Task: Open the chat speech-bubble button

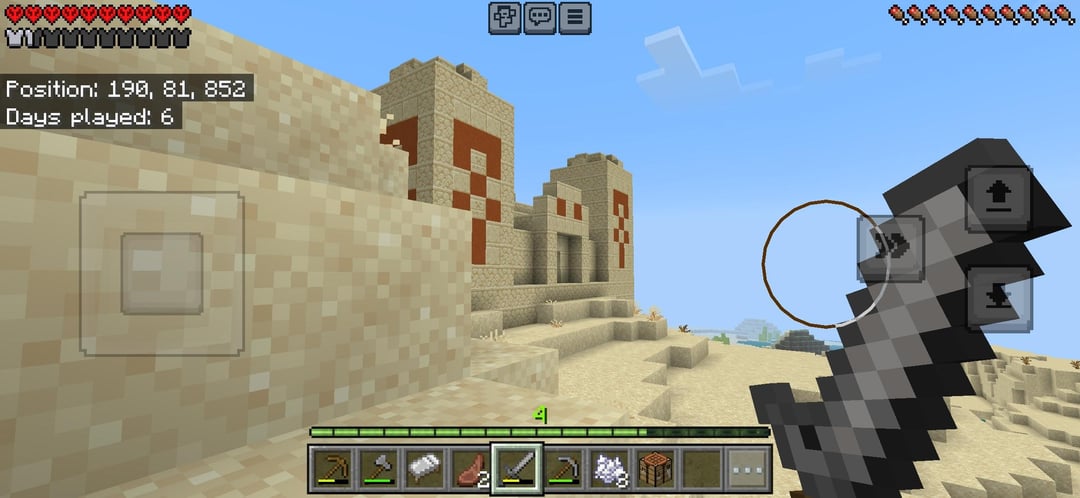Action: (540, 17)
